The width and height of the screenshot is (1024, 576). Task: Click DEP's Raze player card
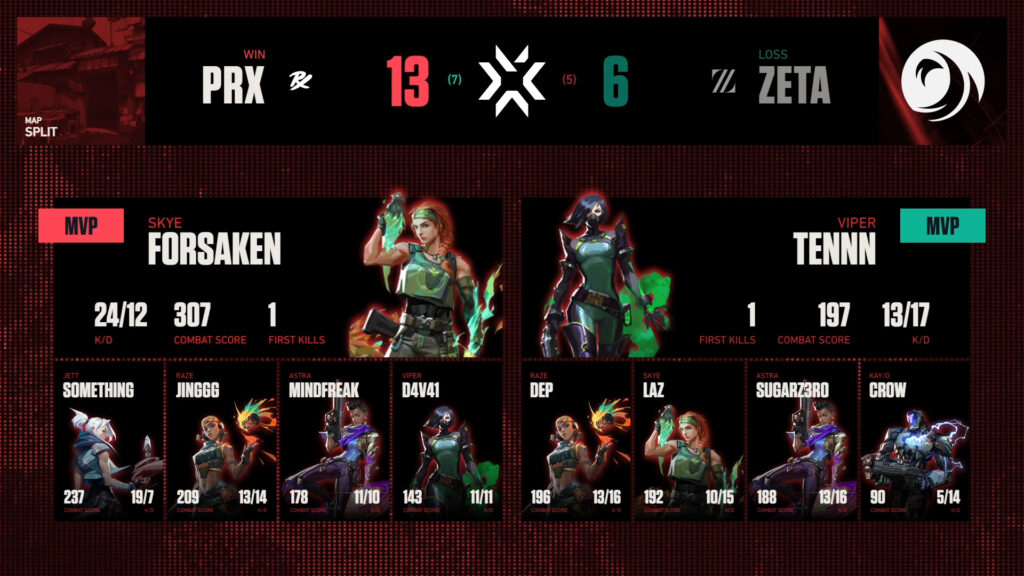pyautogui.click(x=577, y=440)
